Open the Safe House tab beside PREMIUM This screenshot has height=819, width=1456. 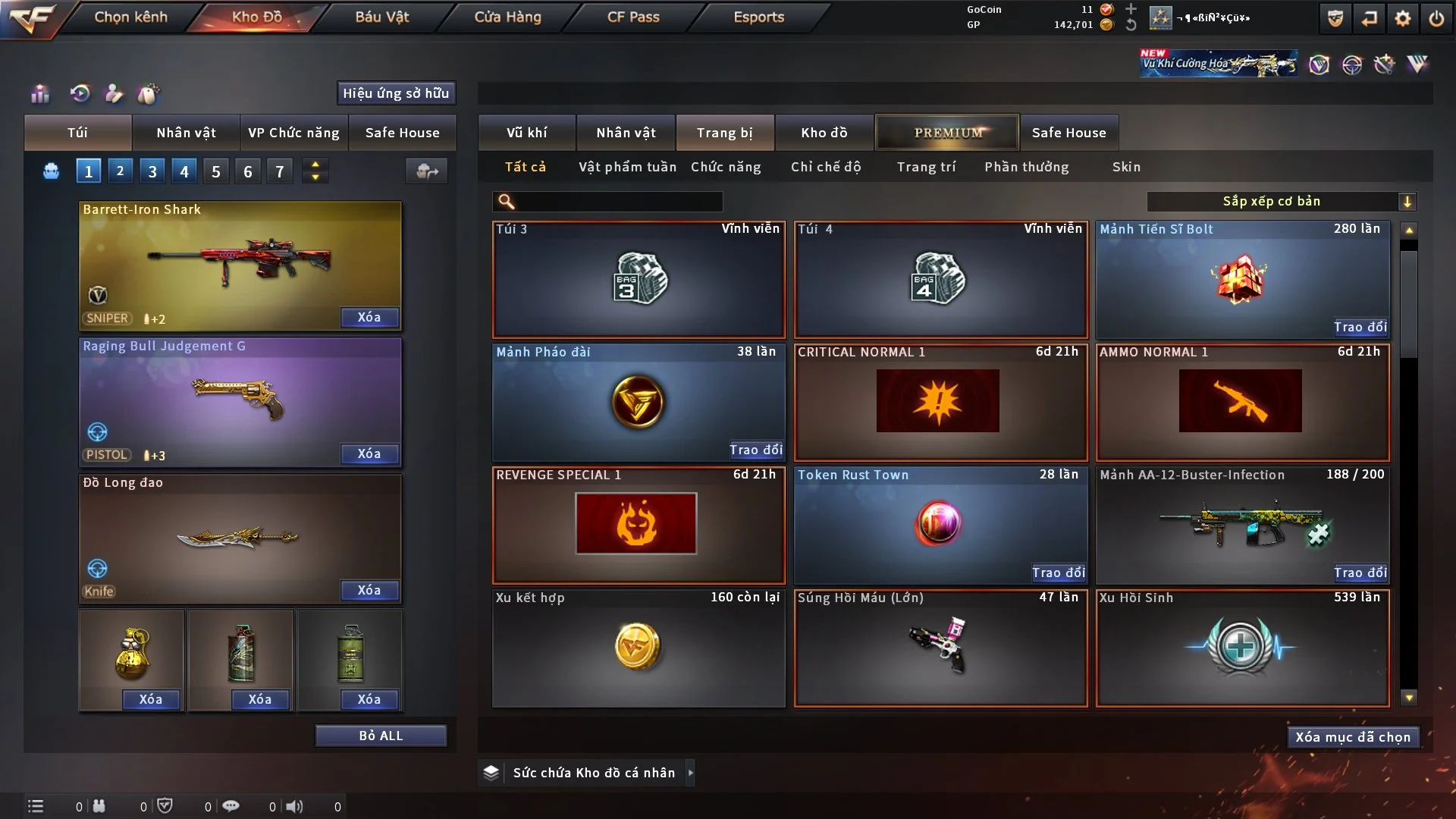click(x=1068, y=133)
